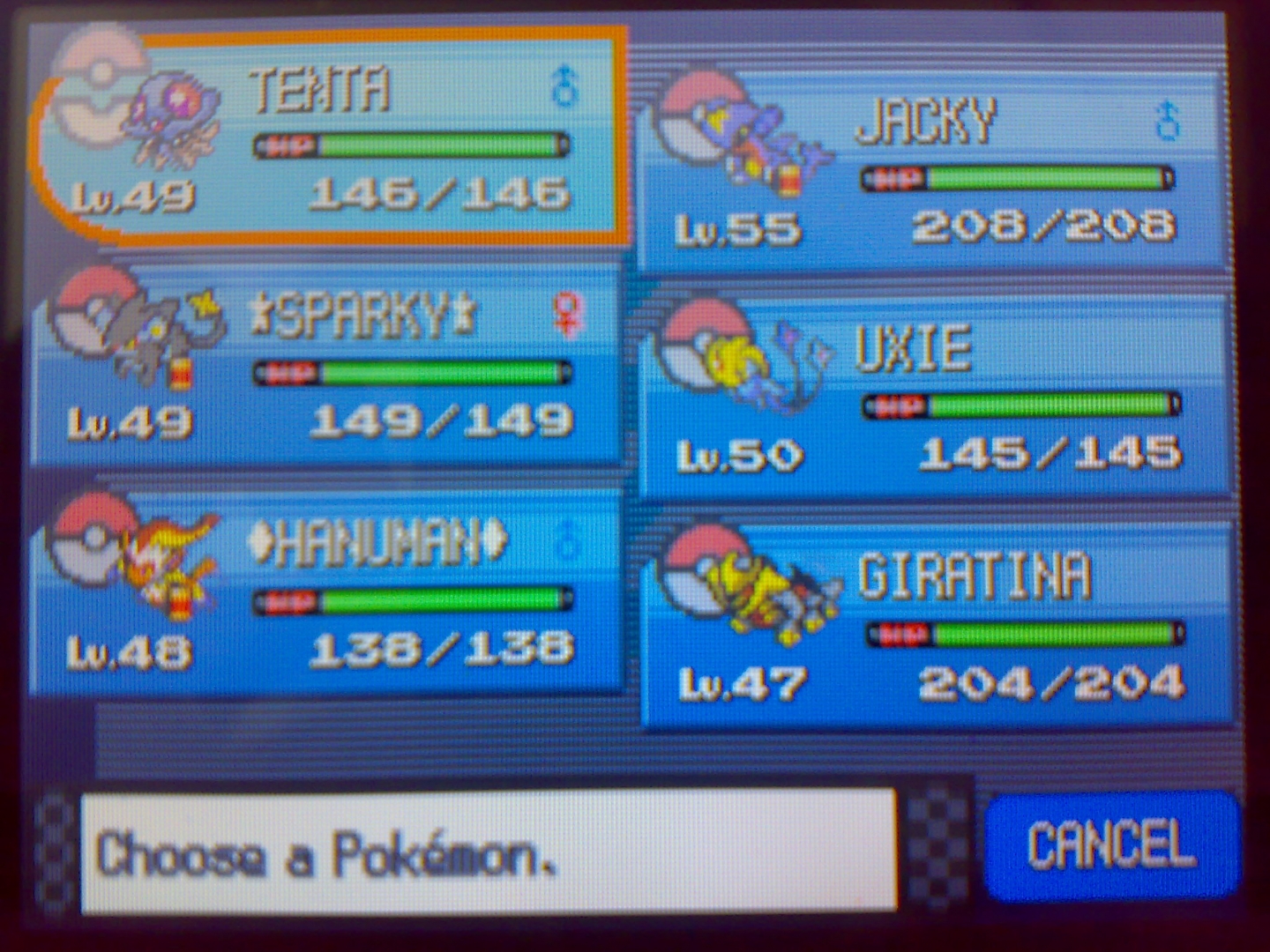Select UXIE in the party

coord(935,397)
